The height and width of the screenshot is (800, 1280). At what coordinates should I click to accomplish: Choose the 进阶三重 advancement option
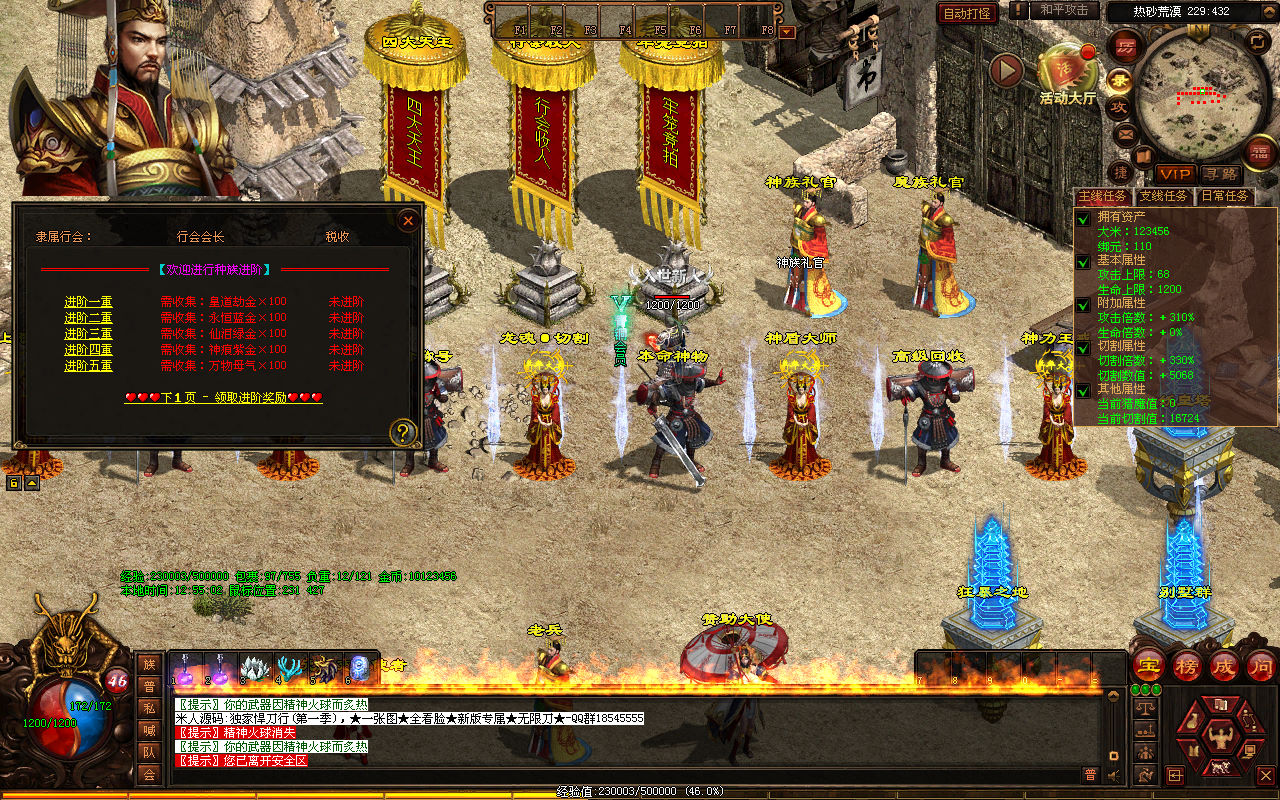tap(88, 334)
